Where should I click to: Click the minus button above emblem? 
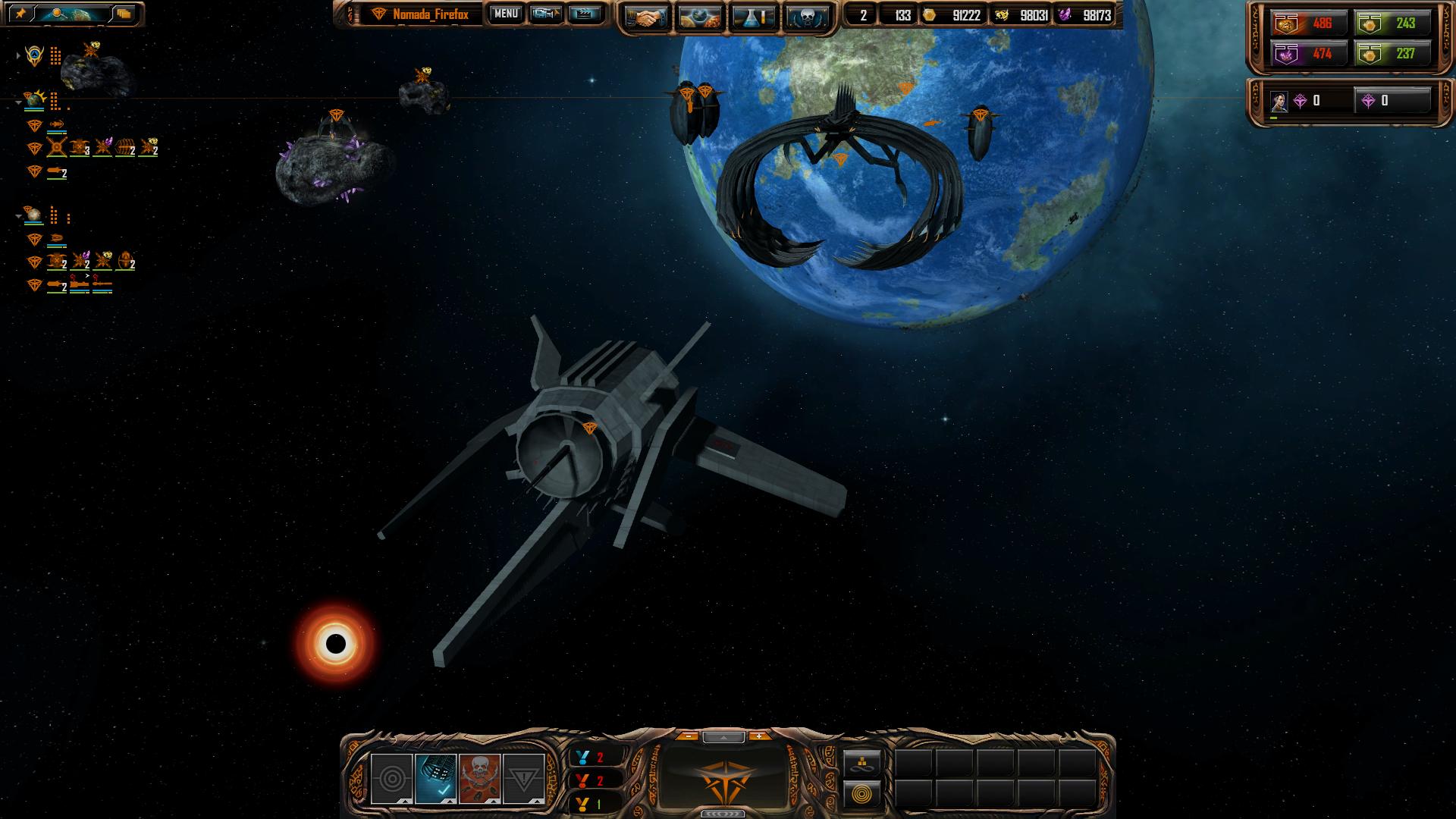point(687,736)
